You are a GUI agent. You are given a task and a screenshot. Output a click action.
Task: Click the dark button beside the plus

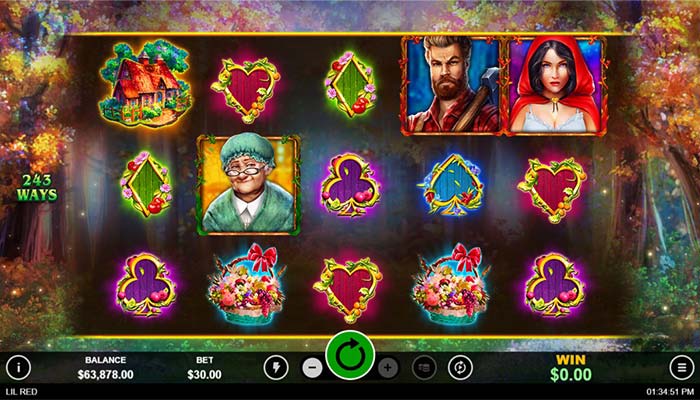[x=424, y=367]
